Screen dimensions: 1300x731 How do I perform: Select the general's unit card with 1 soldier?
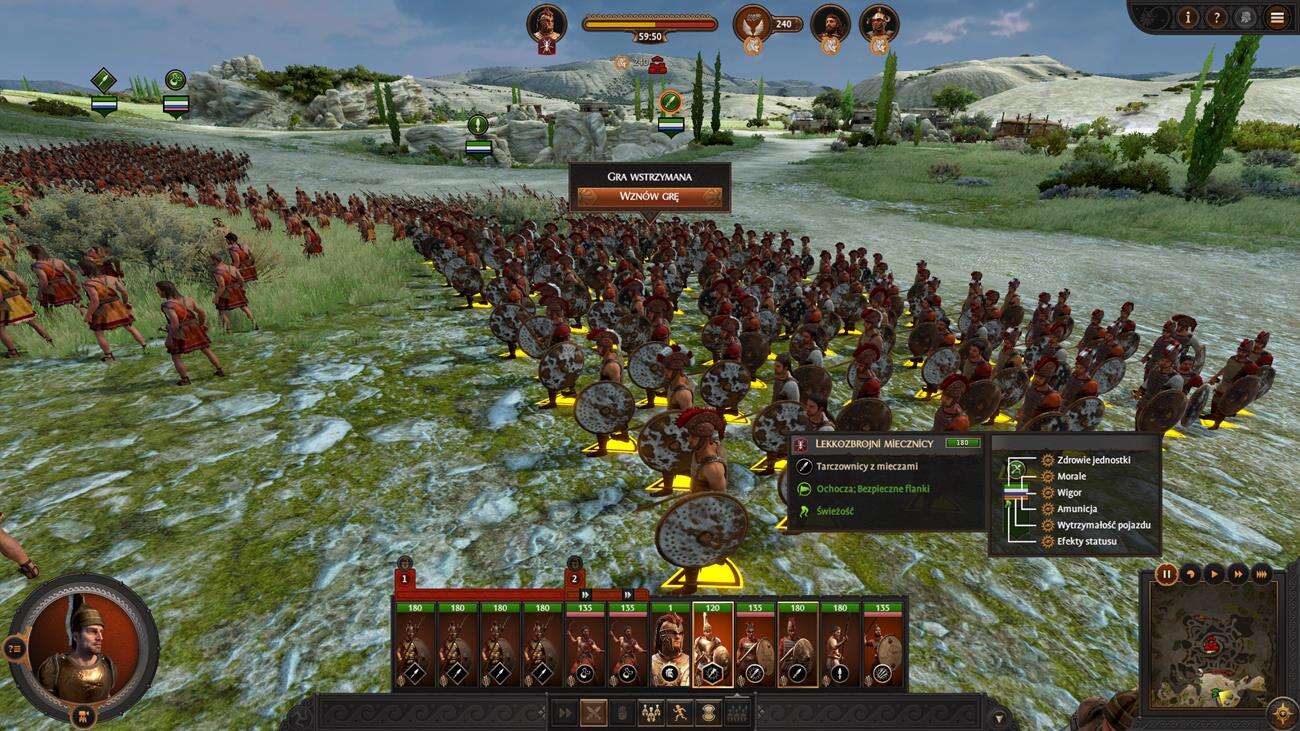(671, 645)
